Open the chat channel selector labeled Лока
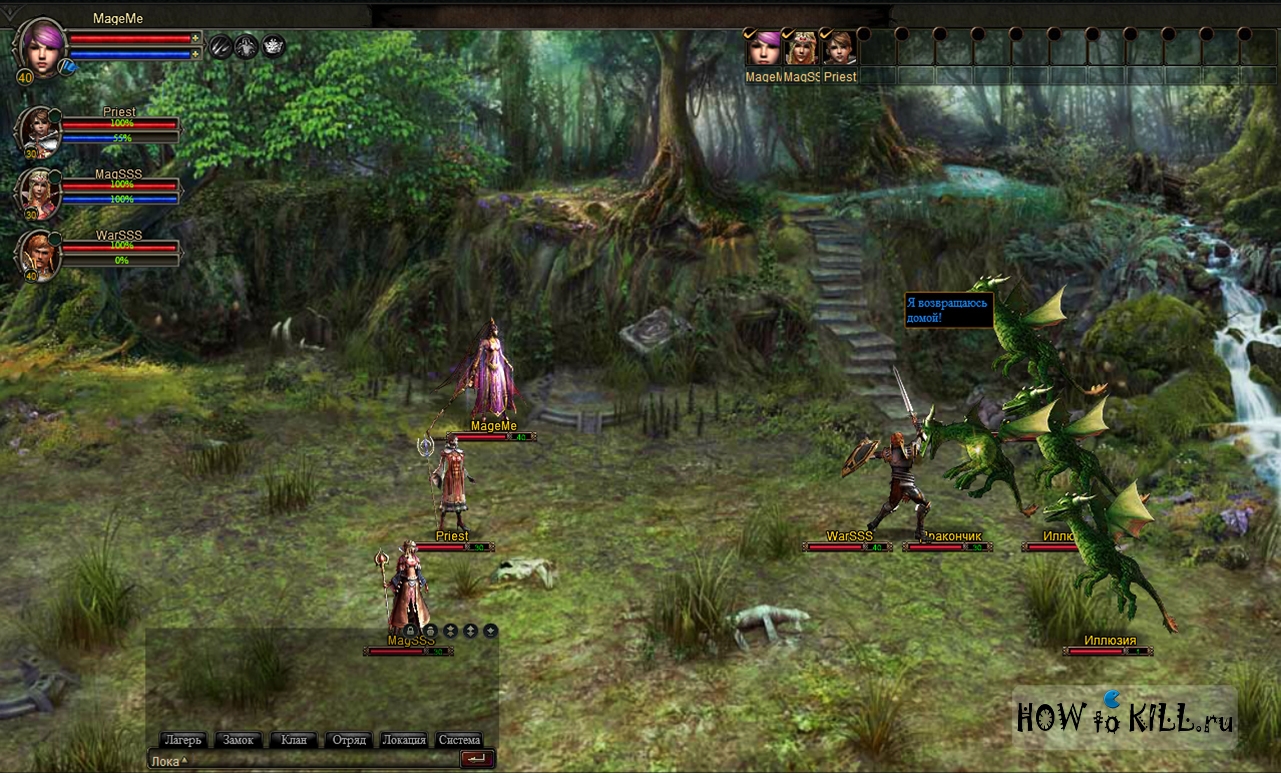The height and width of the screenshot is (773, 1281). tap(167, 761)
